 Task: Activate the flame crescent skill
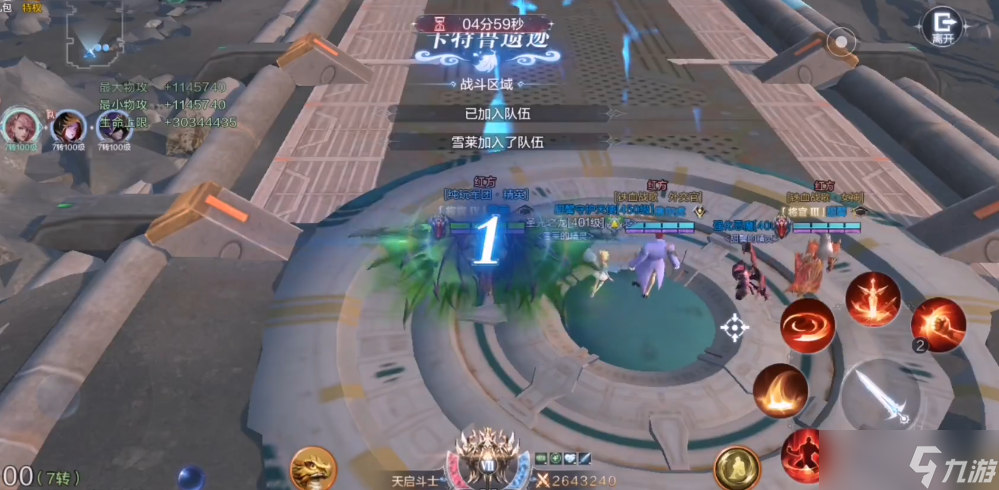click(780, 390)
